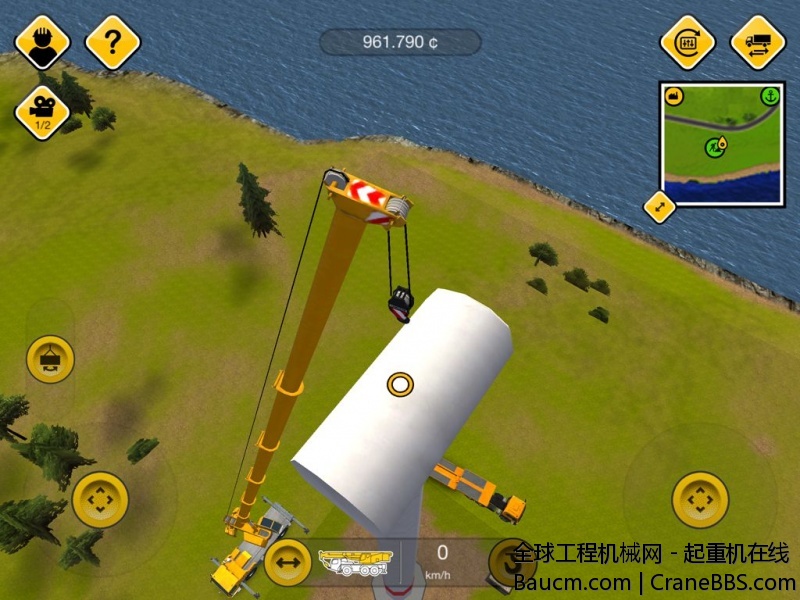800x600 pixels.
Task: Activate the crane hook attach button
Action: coord(50,359)
